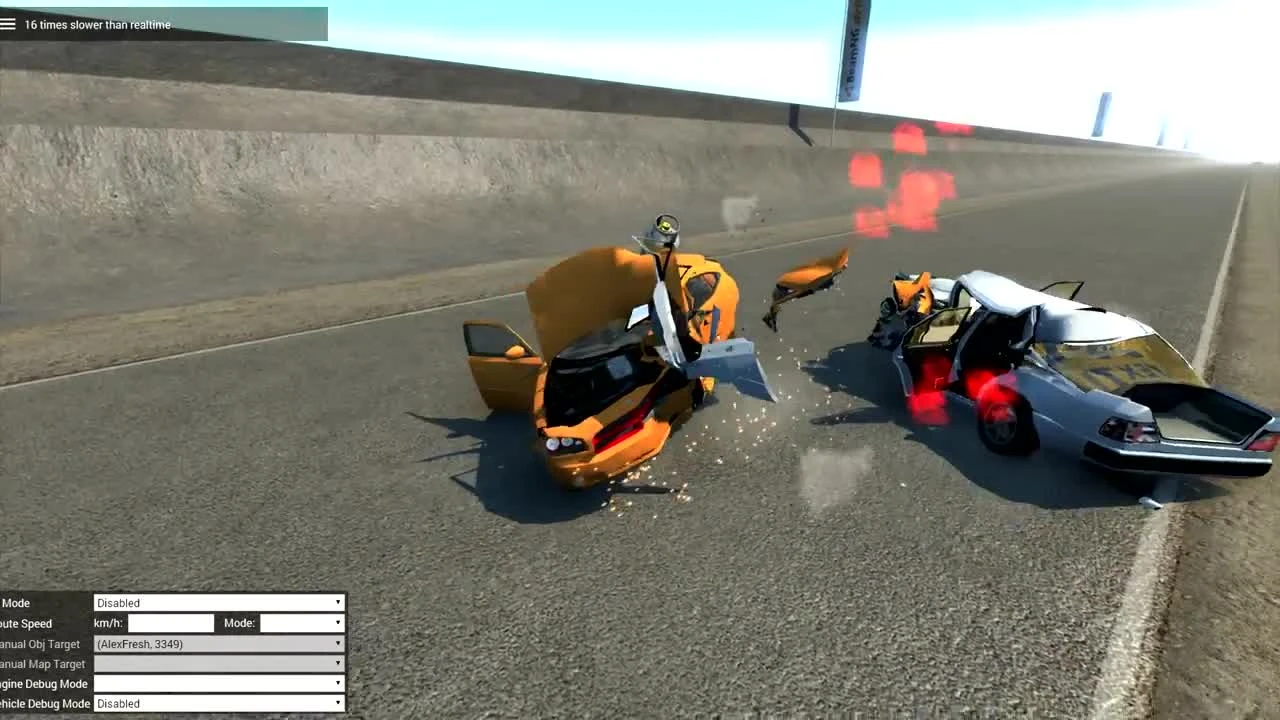Open the empty Mode combo box next to km/h
This screenshot has height=720, width=1280.
pyautogui.click(x=300, y=622)
